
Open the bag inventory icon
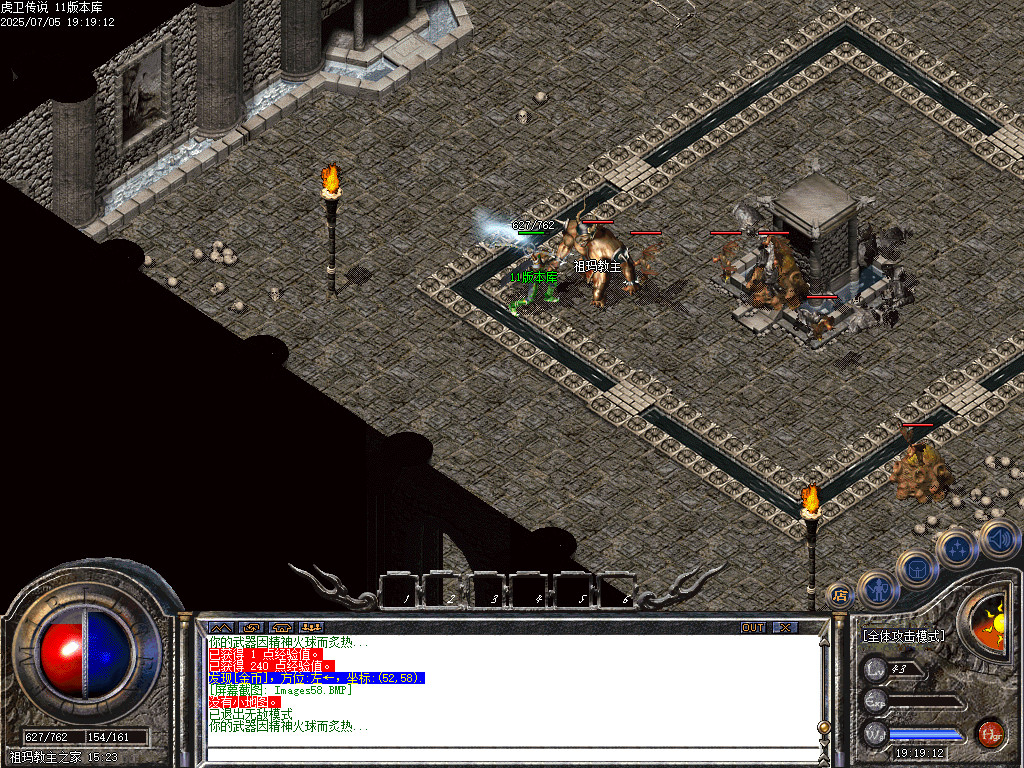pos(918,570)
